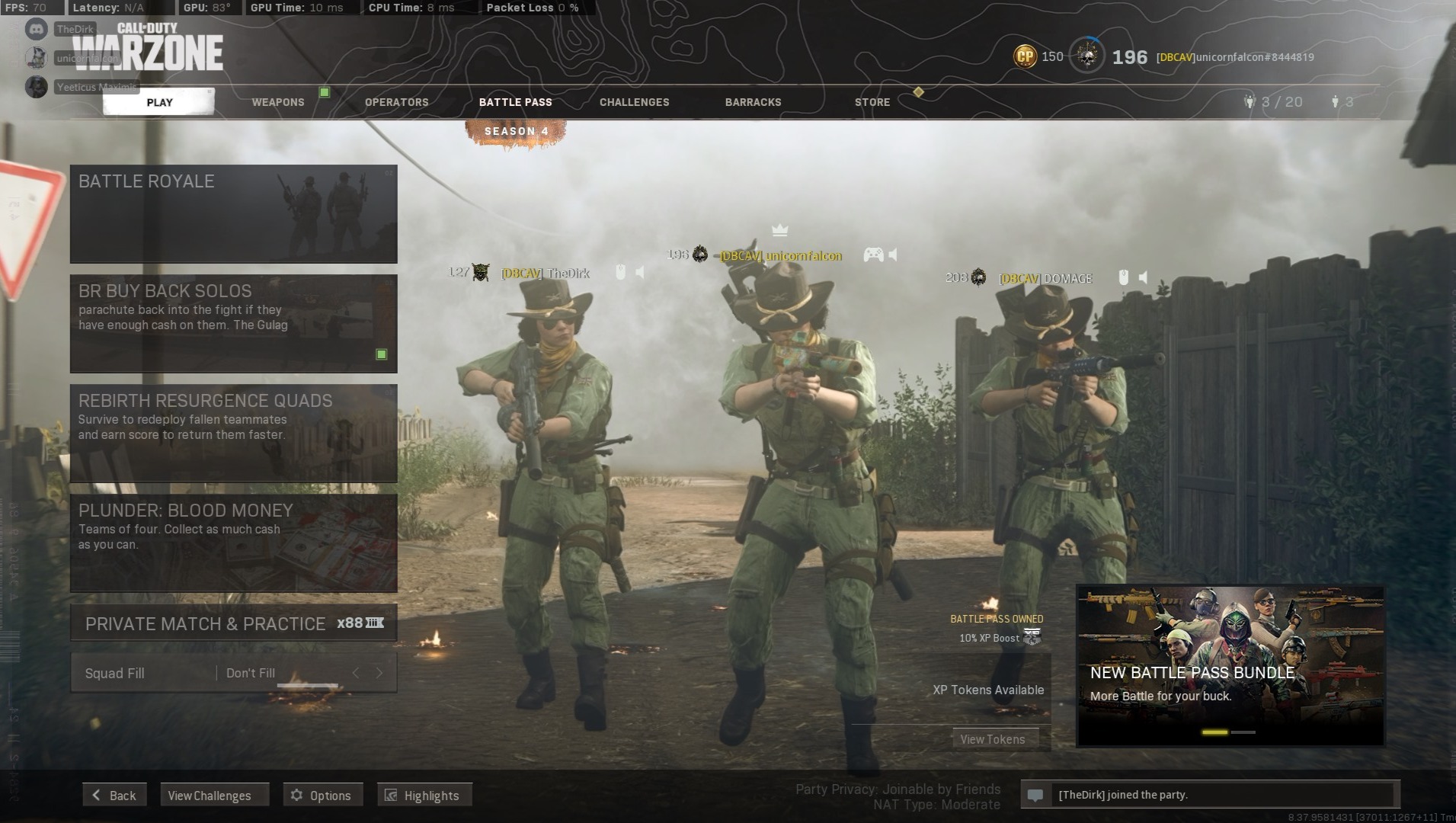1456x823 pixels.
Task: Go back with the Back button
Action: click(114, 795)
